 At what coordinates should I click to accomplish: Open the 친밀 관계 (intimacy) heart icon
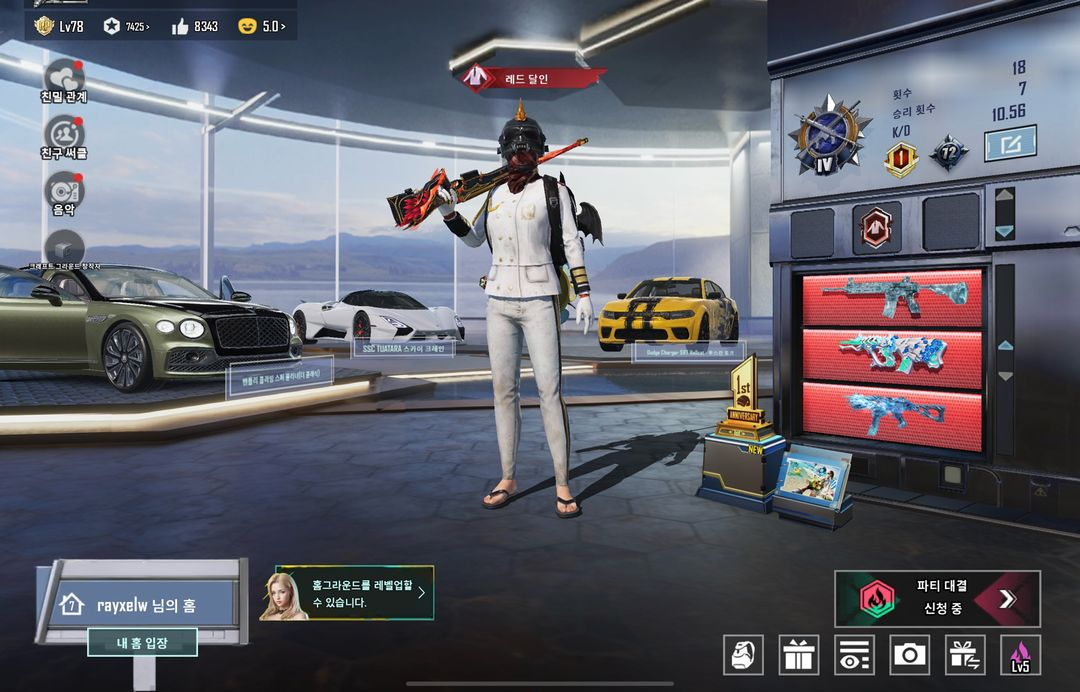(x=65, y=76)
